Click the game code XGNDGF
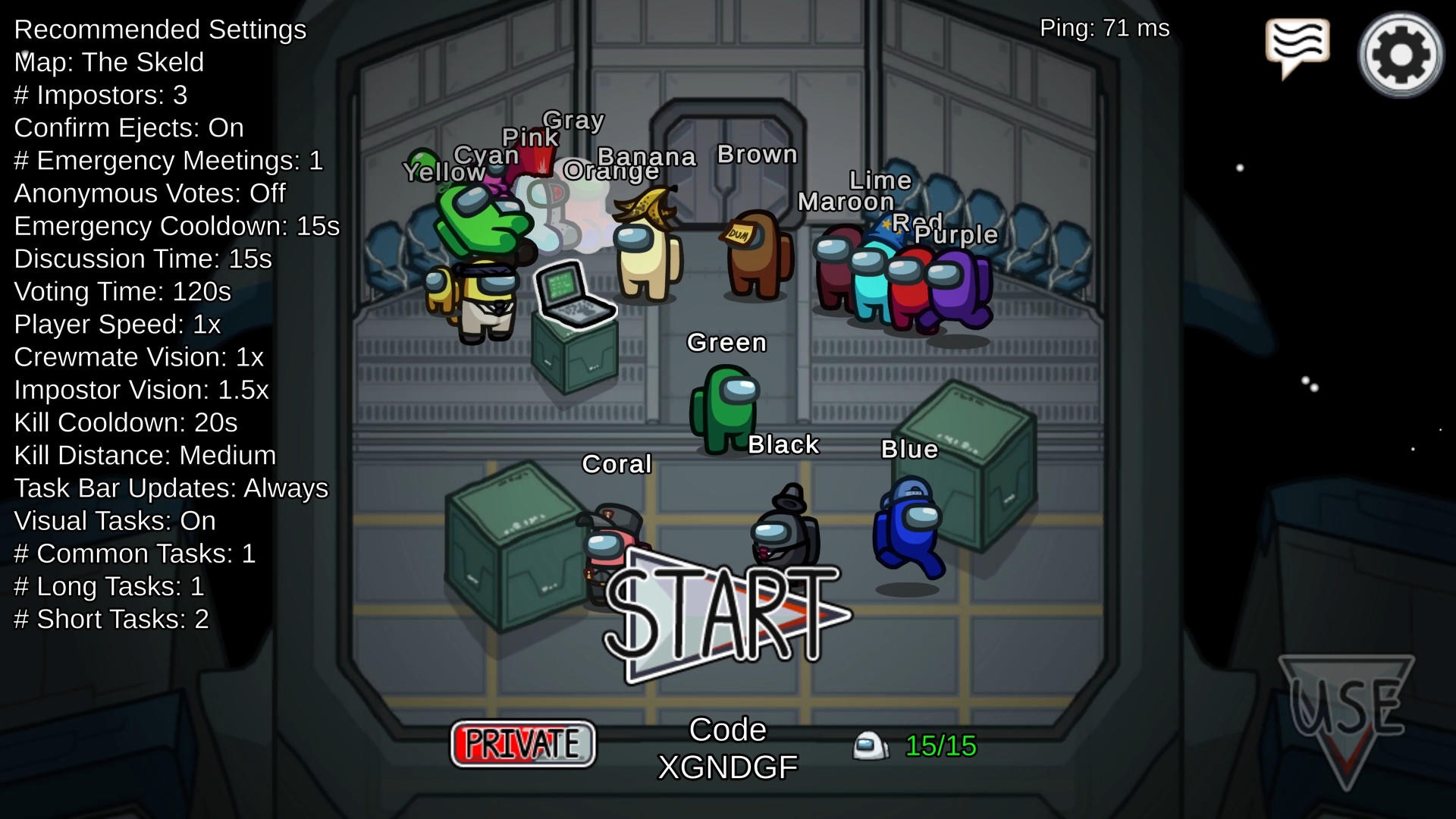The image size is (1456, 819). (x=725, y=766)
